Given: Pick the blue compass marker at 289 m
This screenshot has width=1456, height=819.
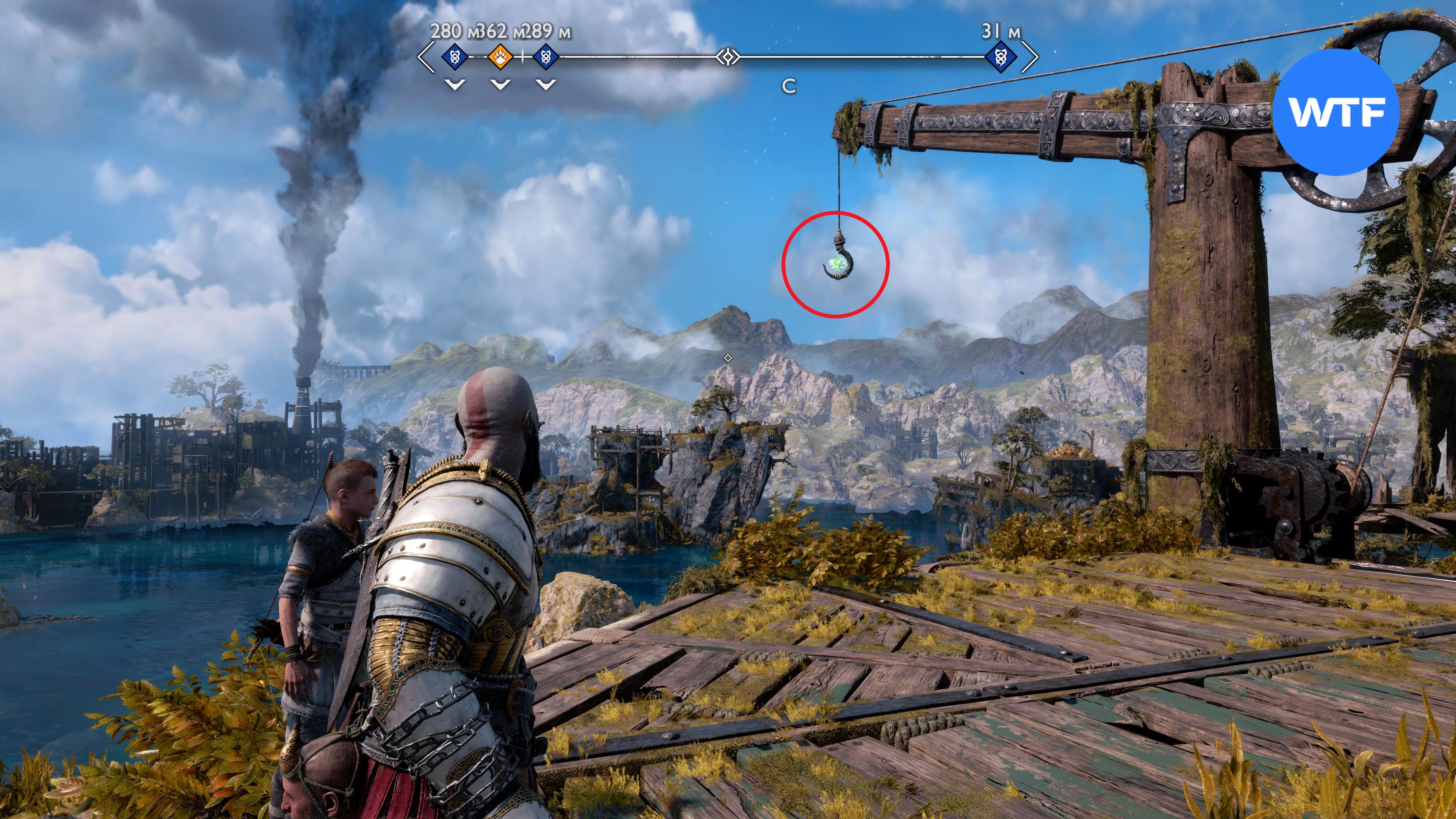Looking at the screenshot, I should pos(546,56).
